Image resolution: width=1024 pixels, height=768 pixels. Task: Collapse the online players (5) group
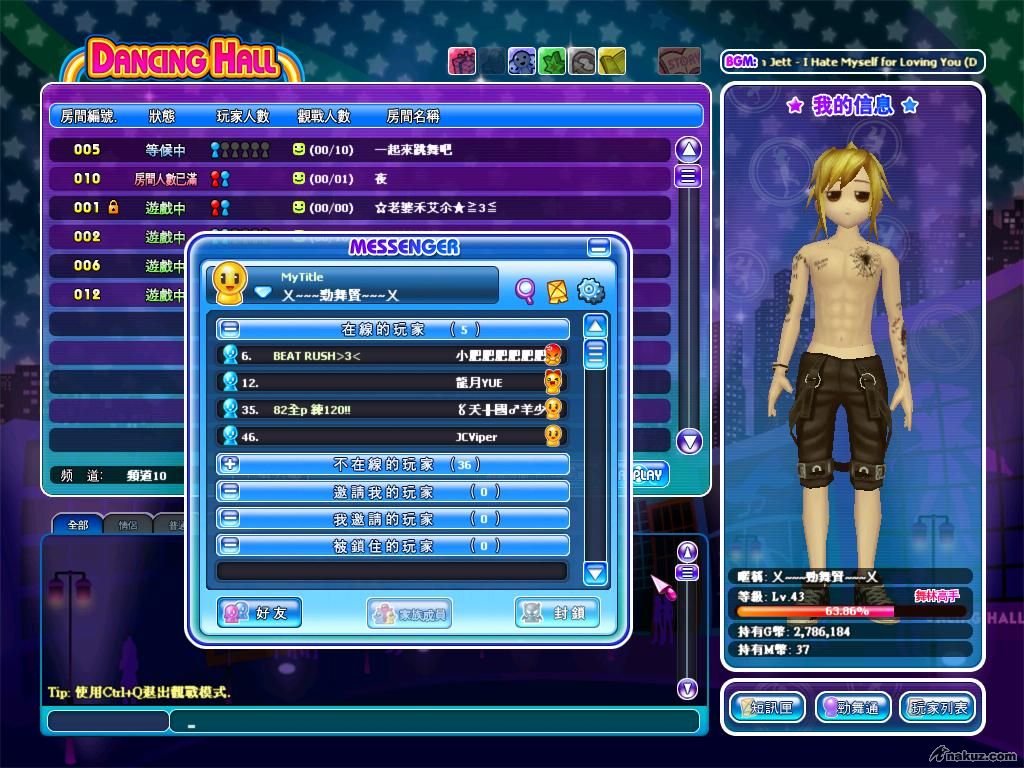pos(230,328)
